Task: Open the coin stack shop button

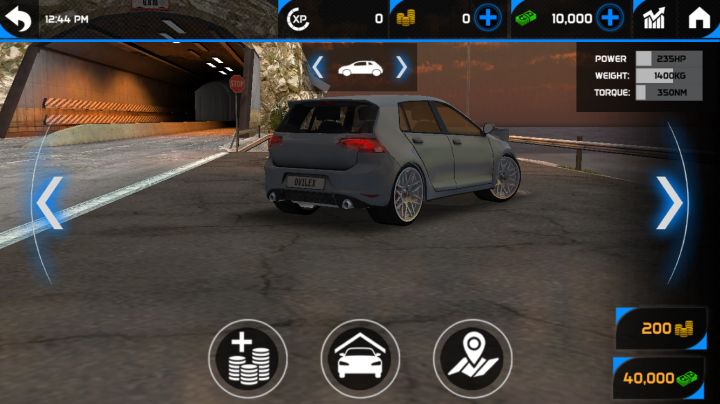Action: [247, 359]
